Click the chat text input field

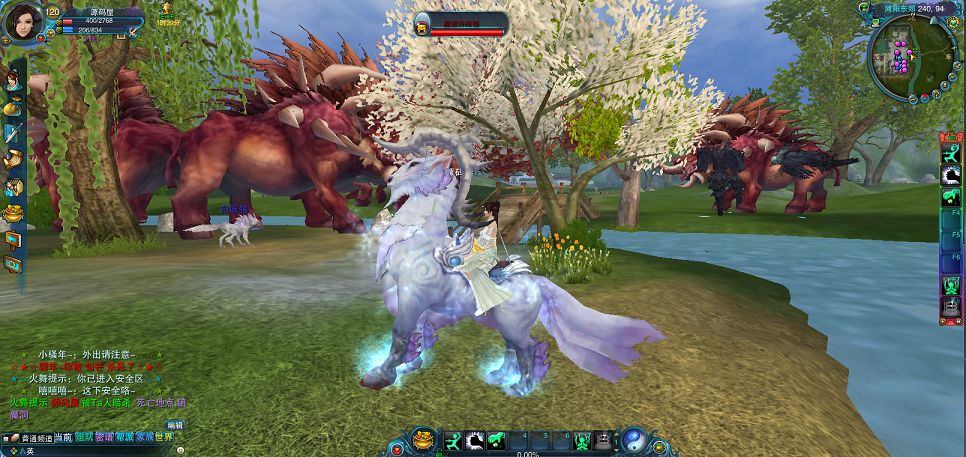[90, 451]
